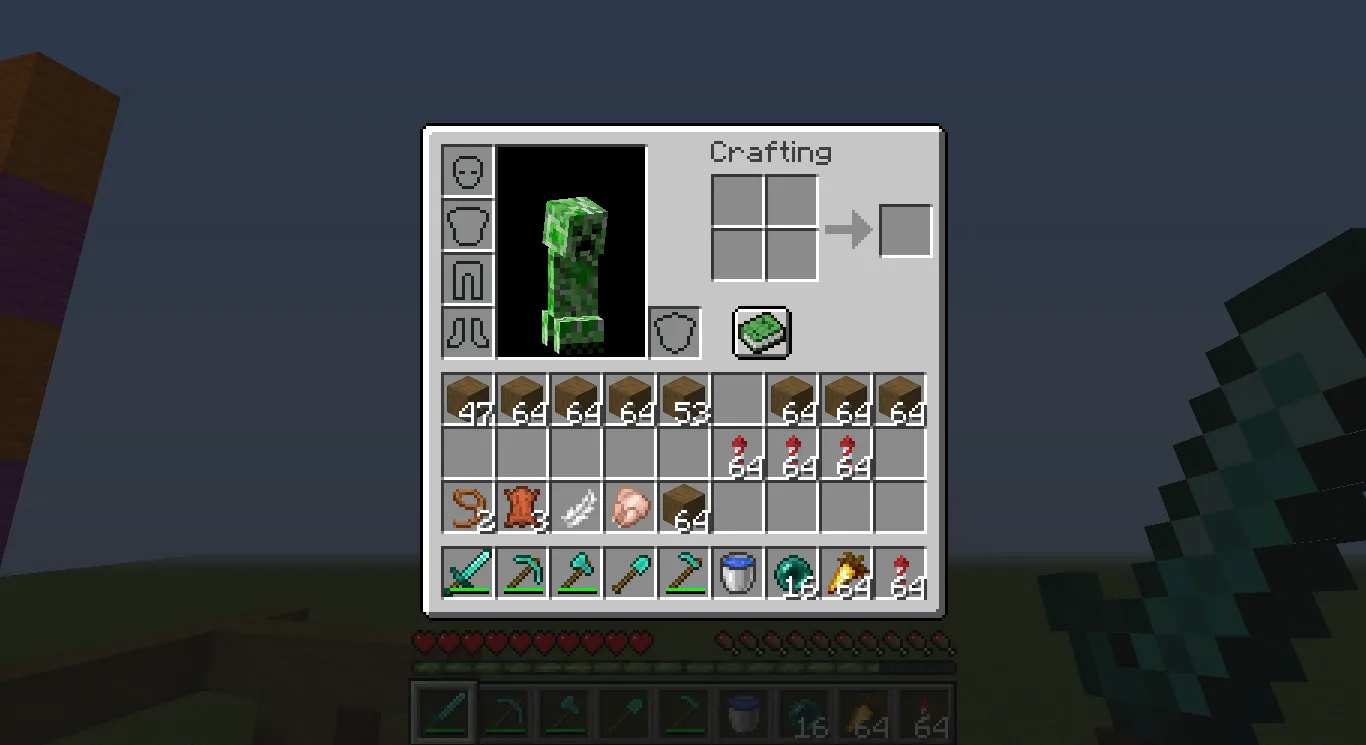1366x745 pixels.
Task: Select the diamond hoe in the hotbar
Action: pyautogui.click(x=683, y=572)
